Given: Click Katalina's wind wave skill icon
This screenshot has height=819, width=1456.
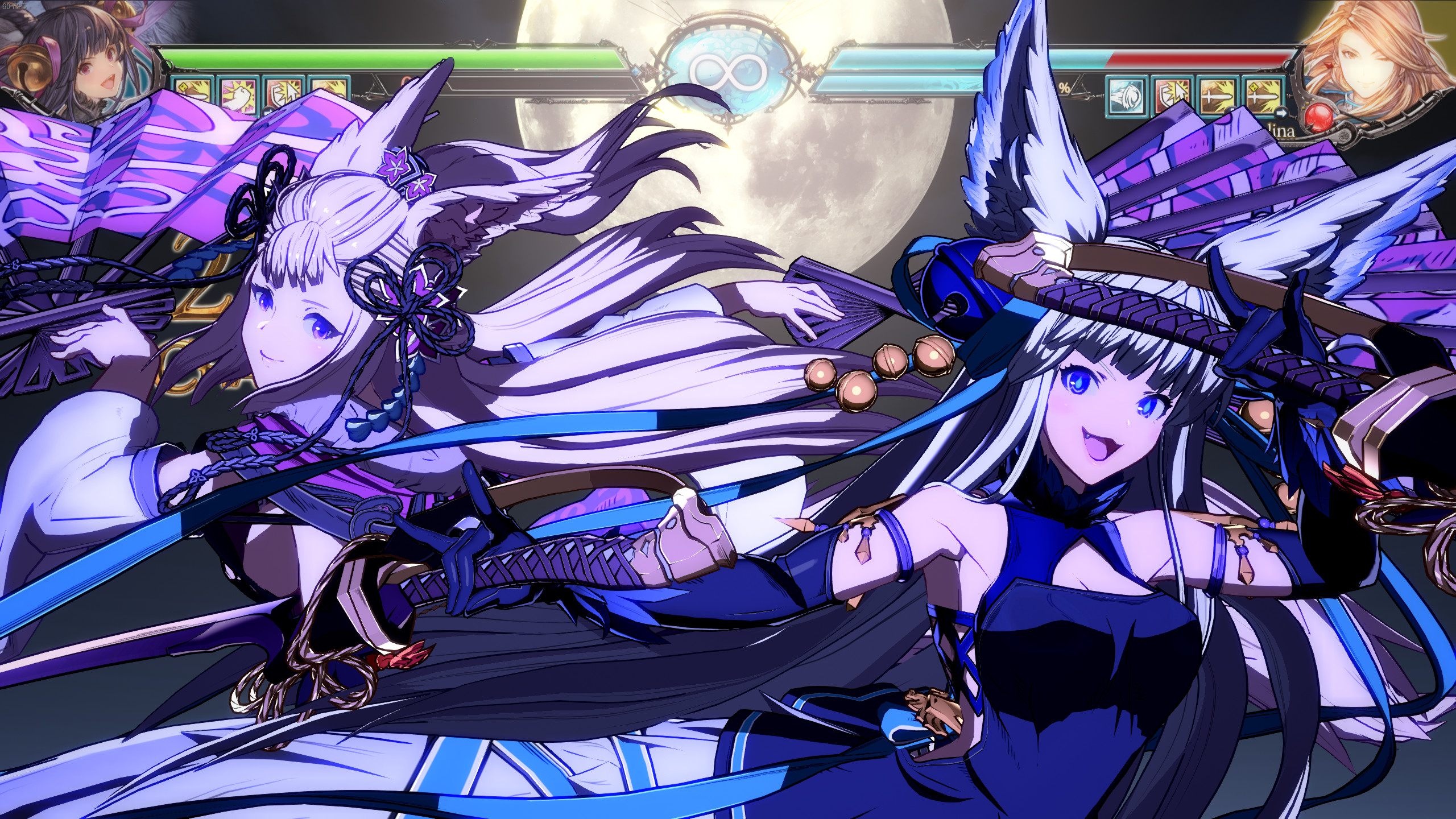Looking at the screenshot, I should pyautogui.click(x=1126, y=98).
